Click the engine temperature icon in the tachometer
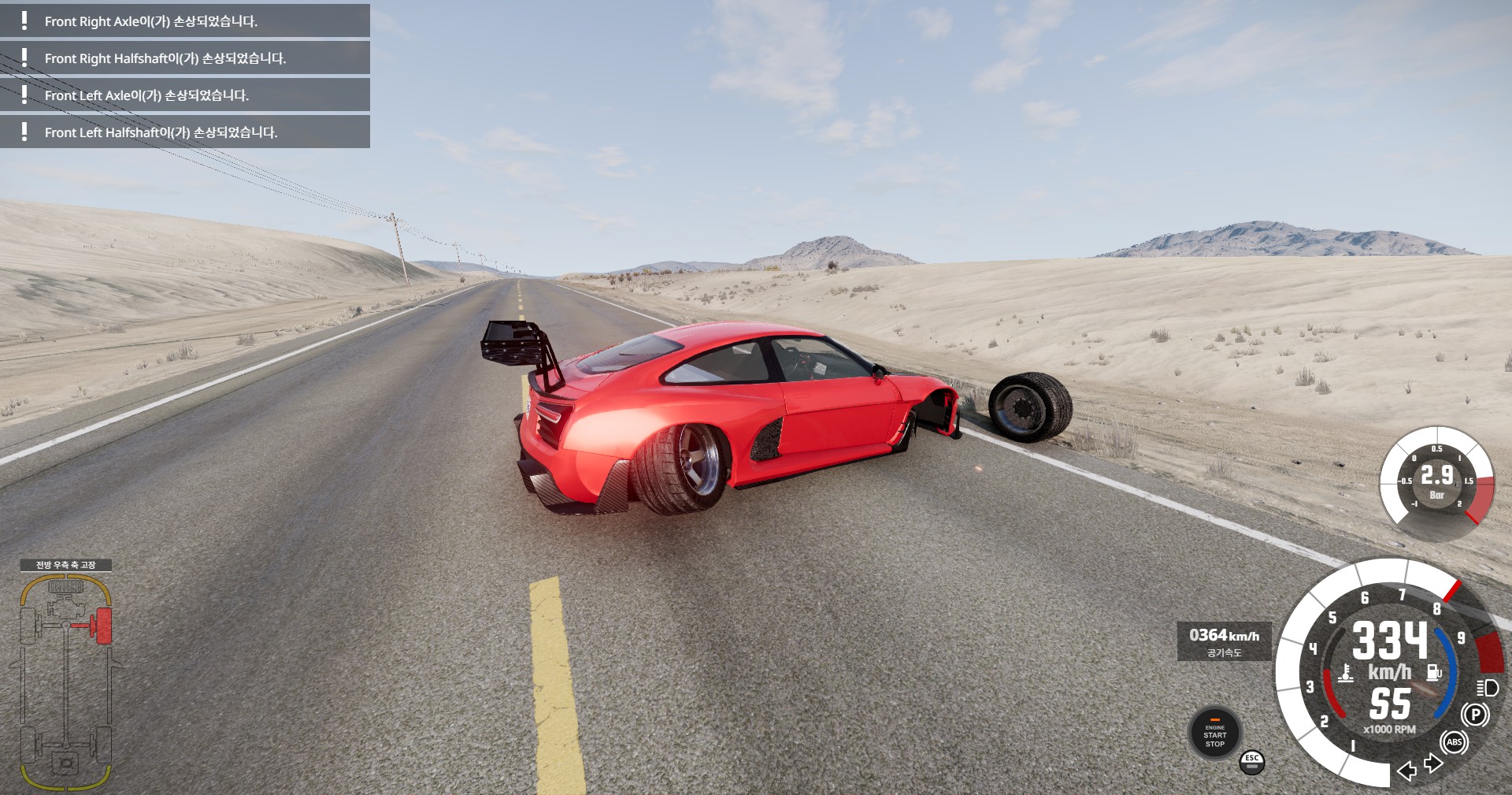Image resolution: width=1512 pixels, height=795 pixels. (1346, 672)
